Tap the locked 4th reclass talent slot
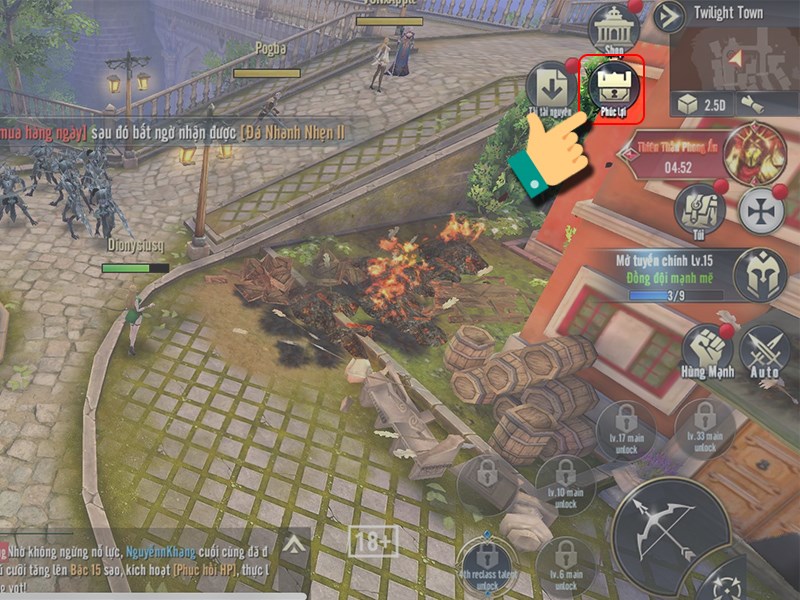Screen dimensions: 800x600 coord(488,568)
